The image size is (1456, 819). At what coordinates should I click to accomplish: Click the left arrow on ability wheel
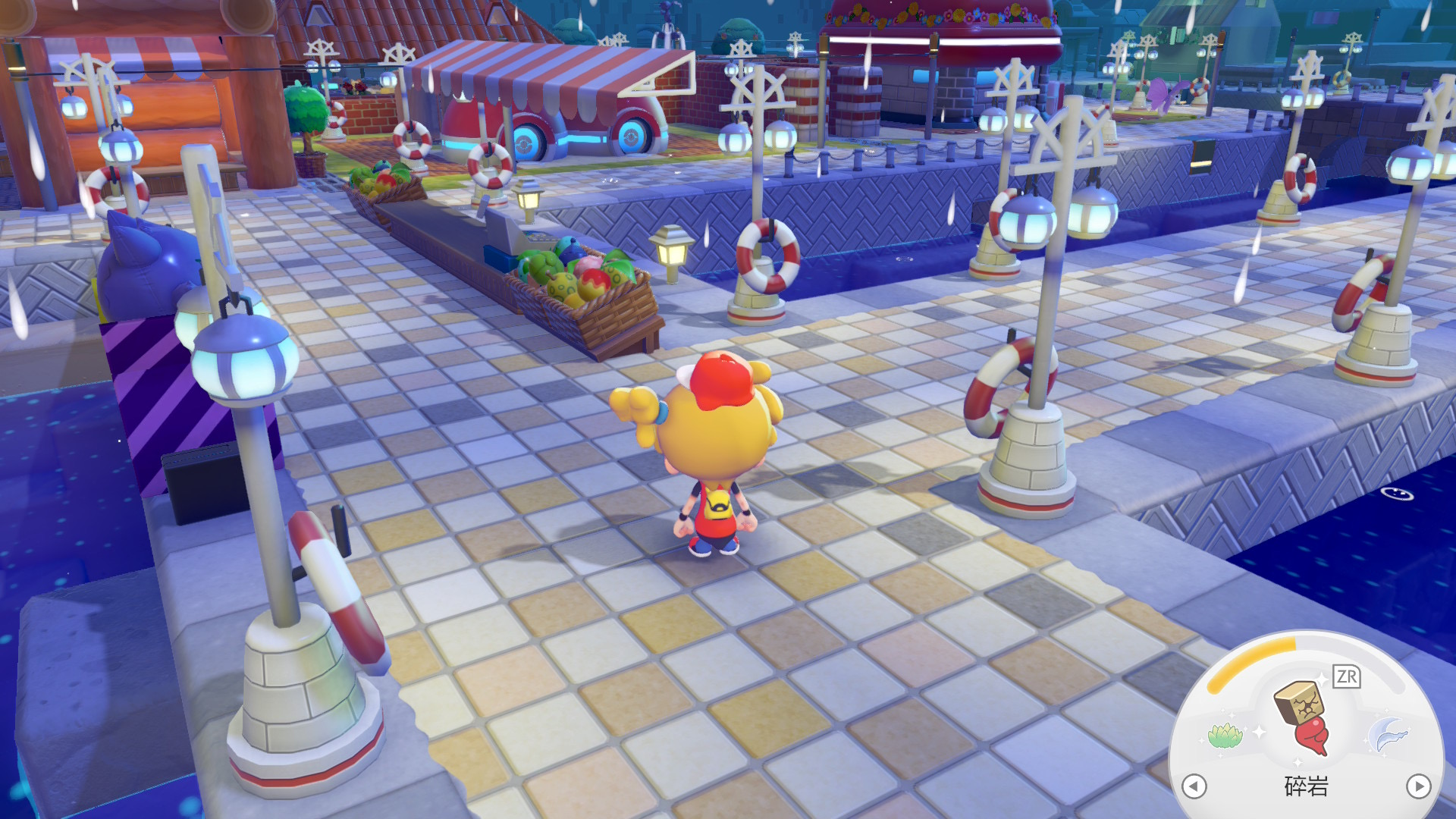[x=1194, y=786]
